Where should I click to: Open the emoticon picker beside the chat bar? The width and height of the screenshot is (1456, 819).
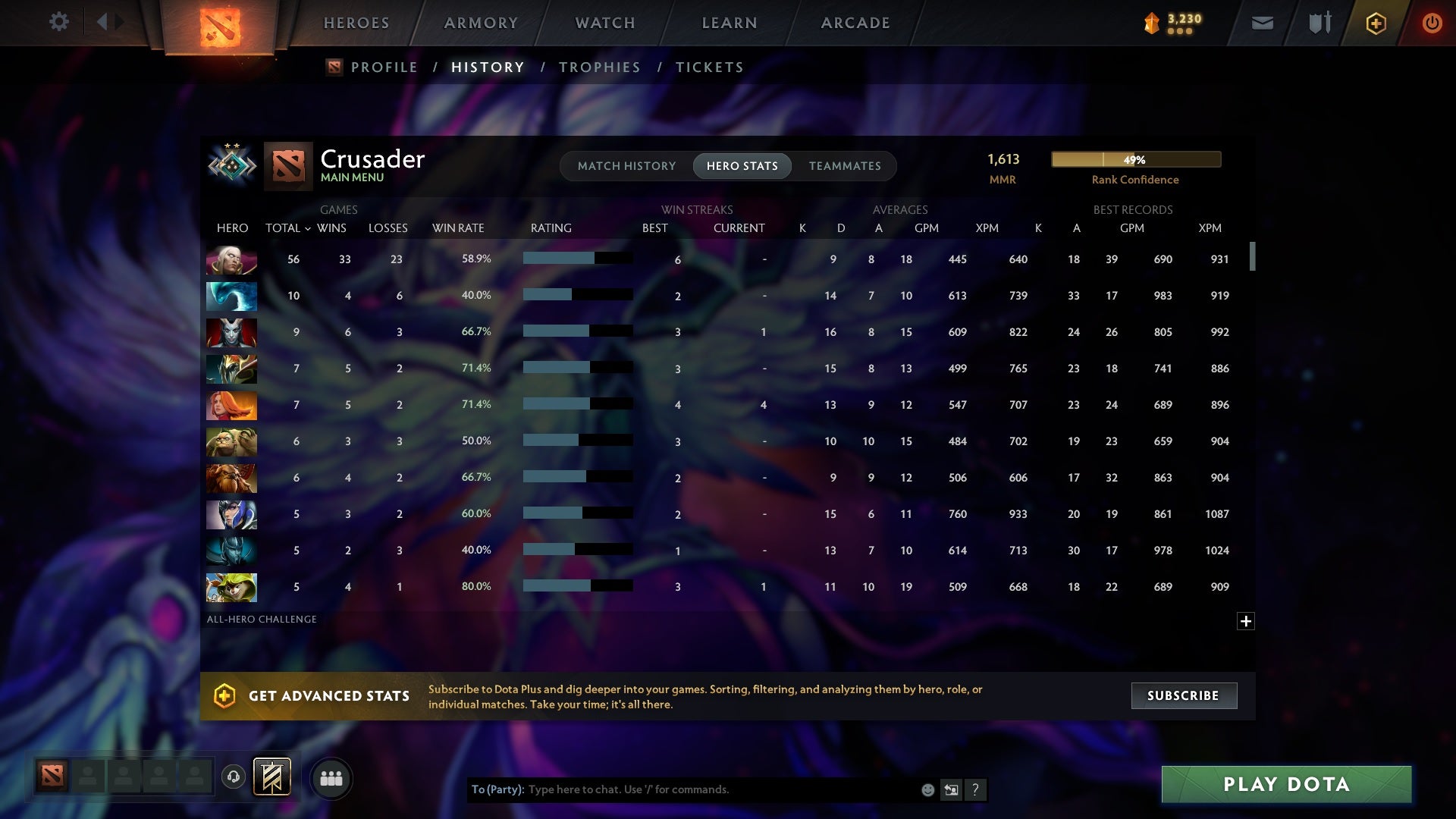click(x=927, y=789)
